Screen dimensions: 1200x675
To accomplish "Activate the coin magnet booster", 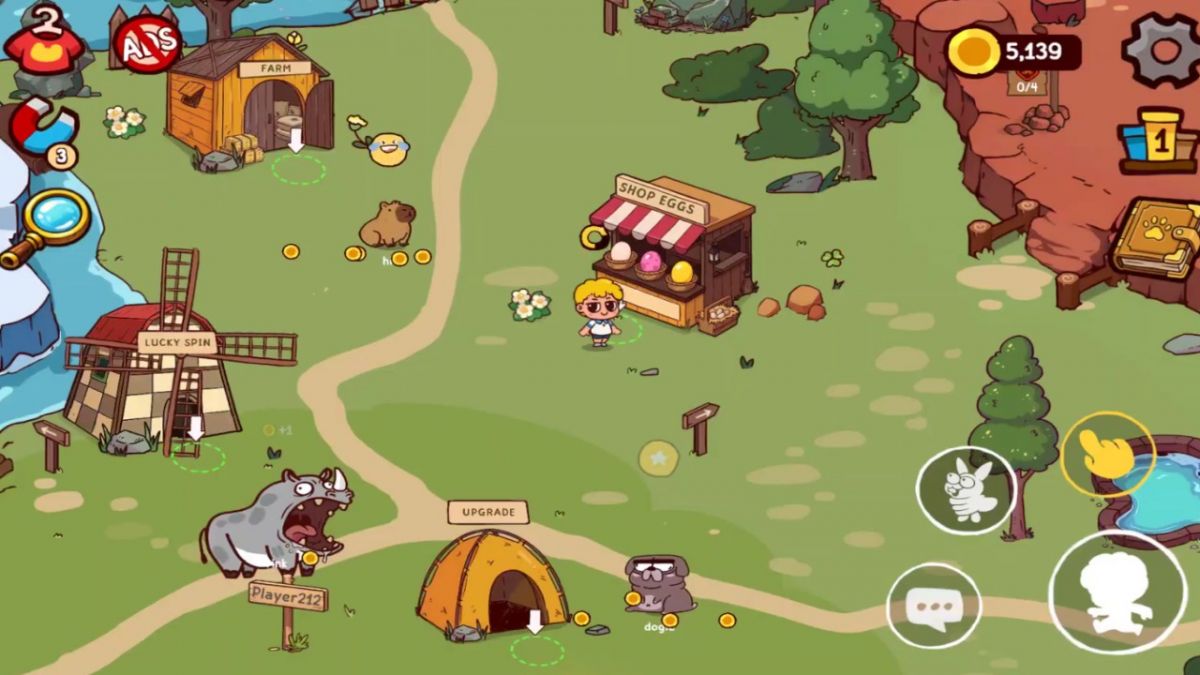I will 44,127.
